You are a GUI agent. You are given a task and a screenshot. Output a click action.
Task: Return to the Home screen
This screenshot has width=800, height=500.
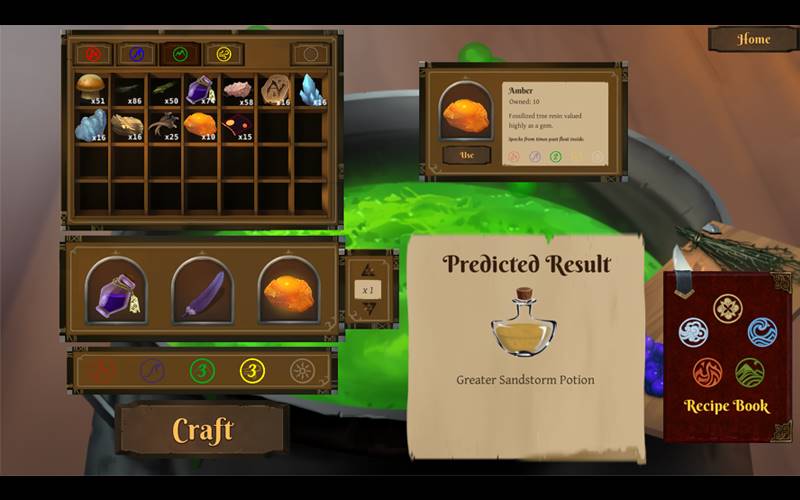[x=753, y=39]
